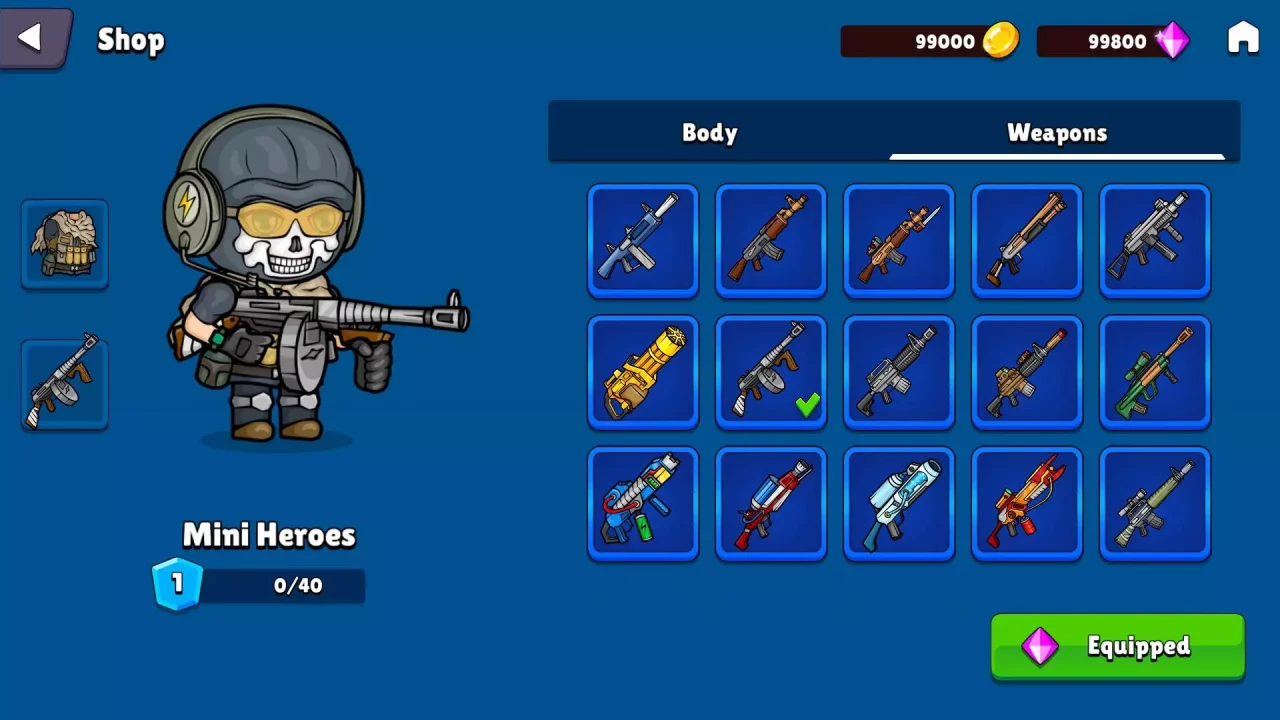Select the shotgun in the top row
Viewport: 1280px width, 720px height.
click(x=1026, y=241)
